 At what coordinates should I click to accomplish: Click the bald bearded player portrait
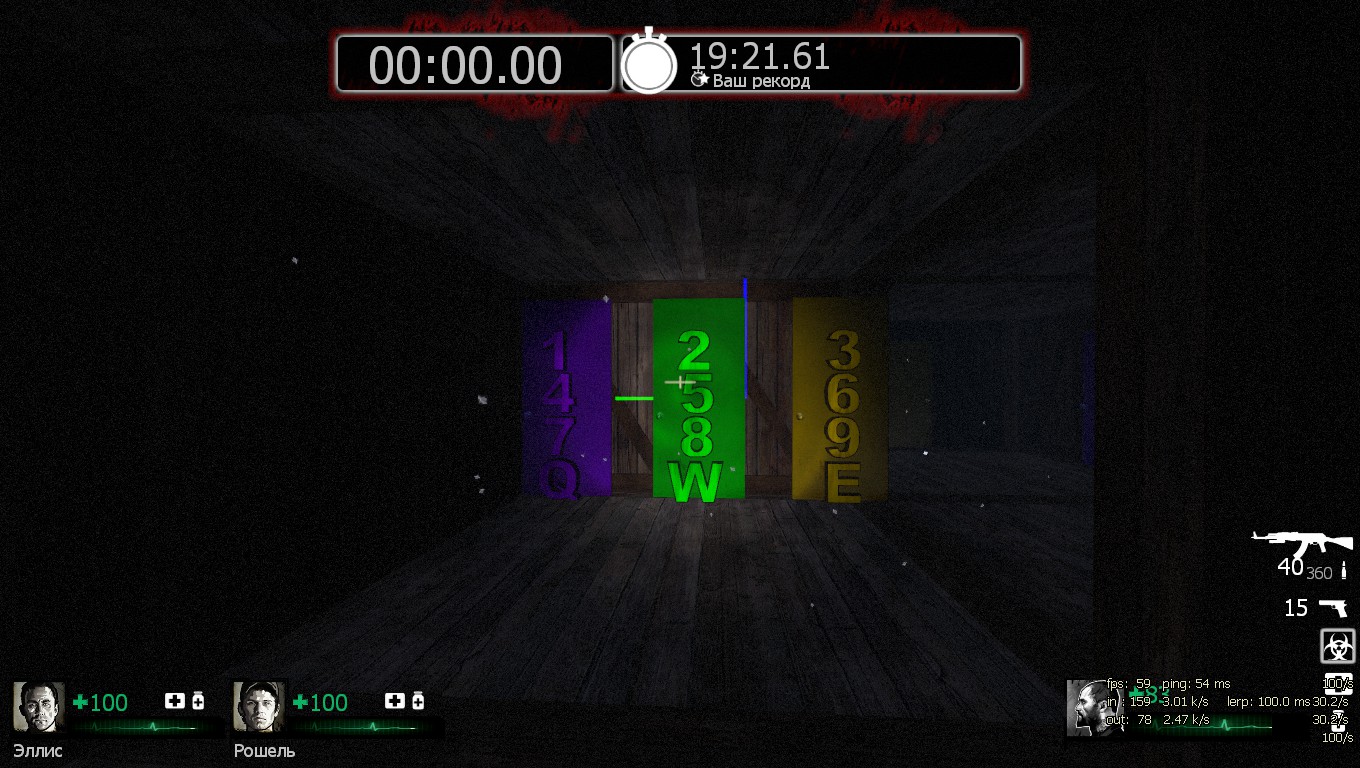[1086, 707]
